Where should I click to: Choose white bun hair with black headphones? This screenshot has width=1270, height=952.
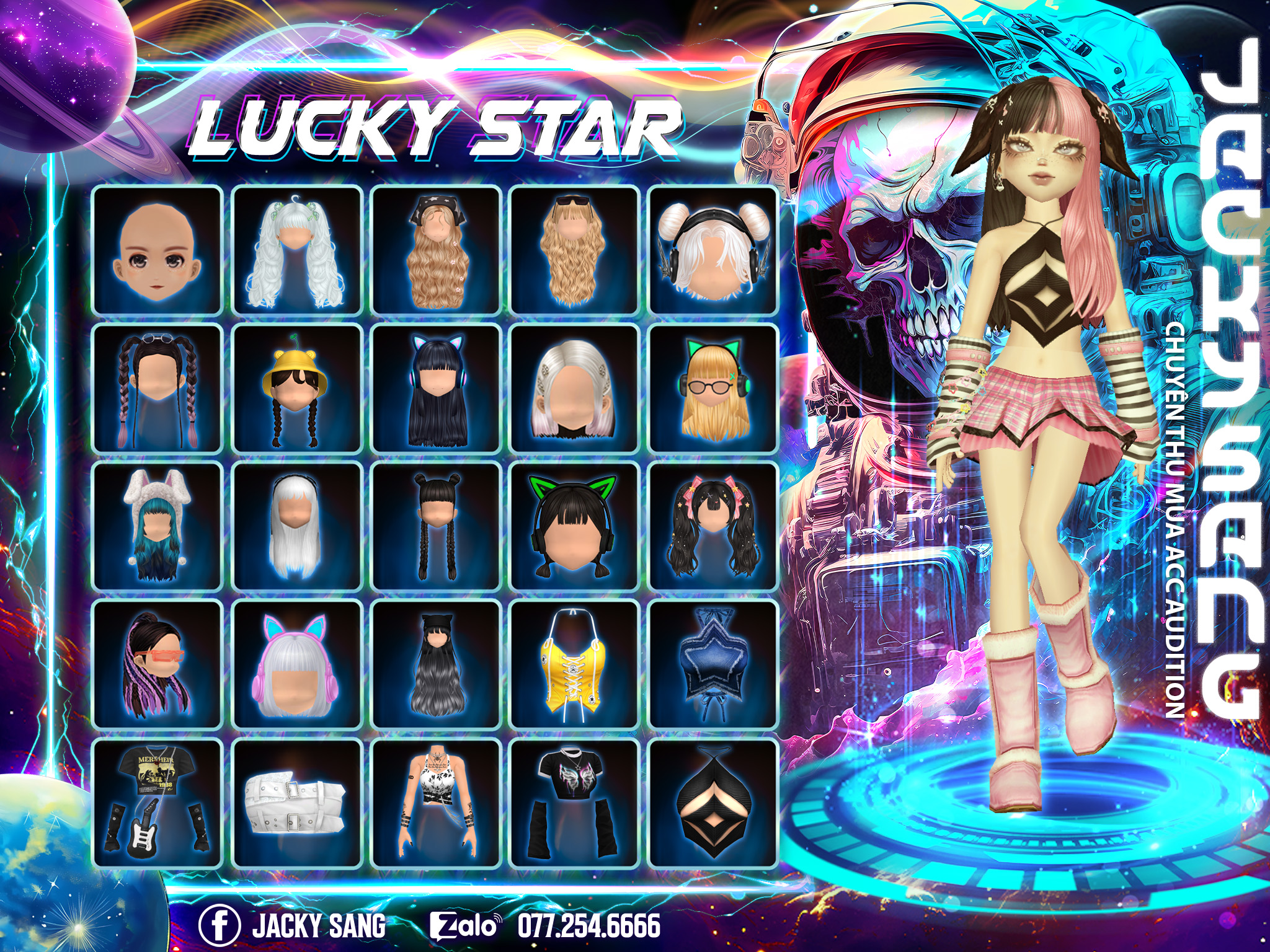713,249
